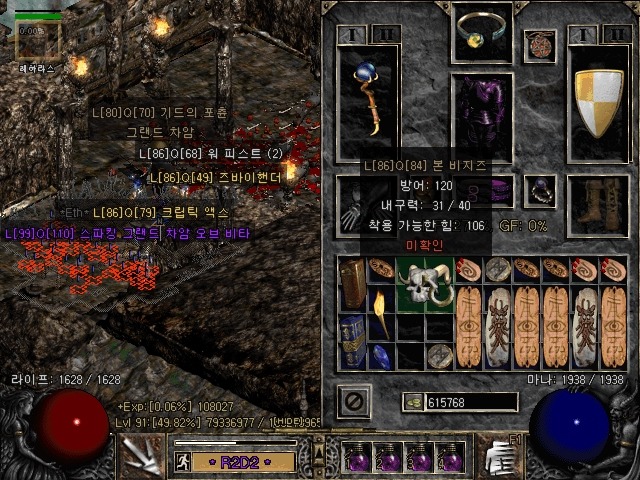Switch to weapon set II on left
Screen dimensions: 640x480
pos(383,35)
